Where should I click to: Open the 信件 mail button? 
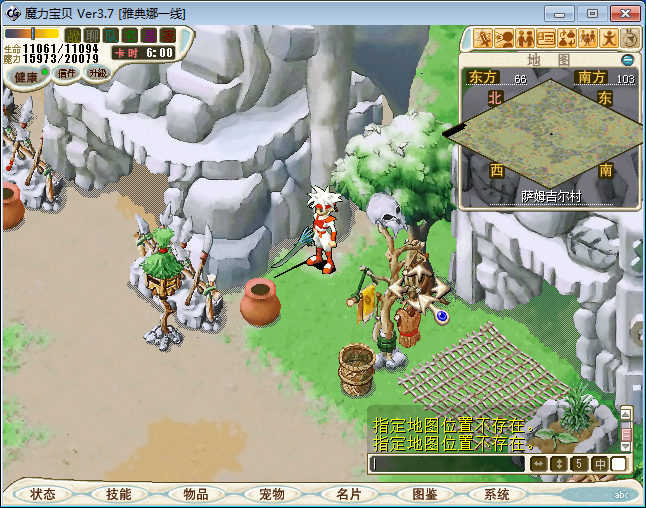(x=67, y=73)
